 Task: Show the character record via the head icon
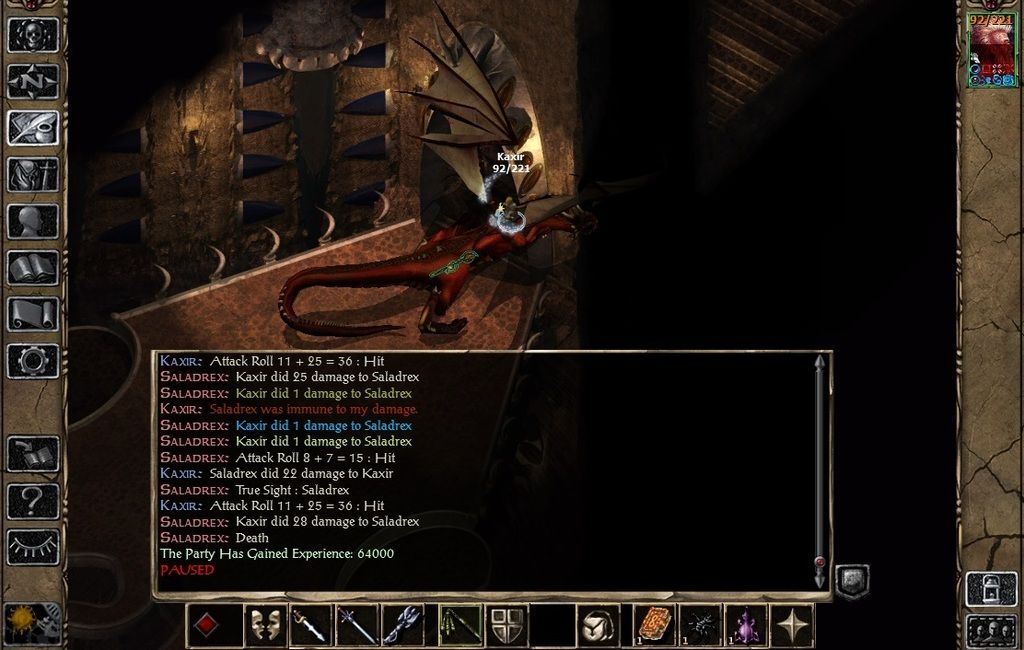[33, 221]
